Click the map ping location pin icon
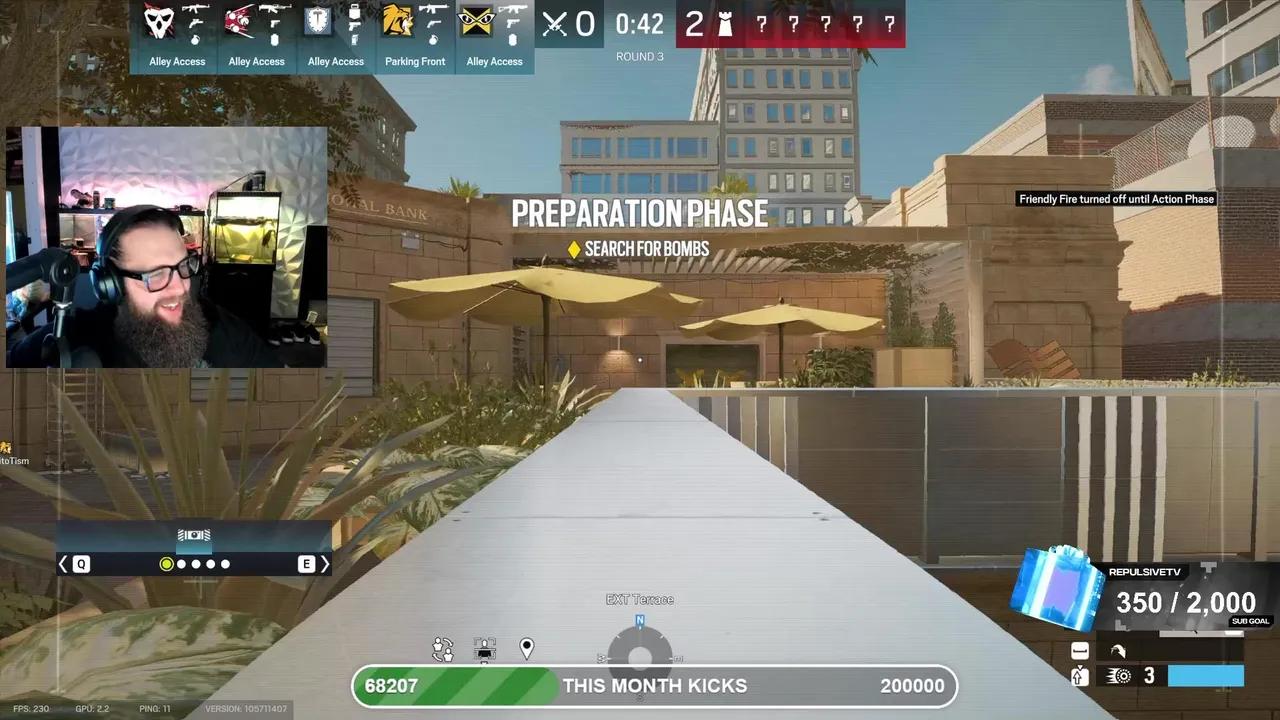1280x720 pixels. point(527,649)
